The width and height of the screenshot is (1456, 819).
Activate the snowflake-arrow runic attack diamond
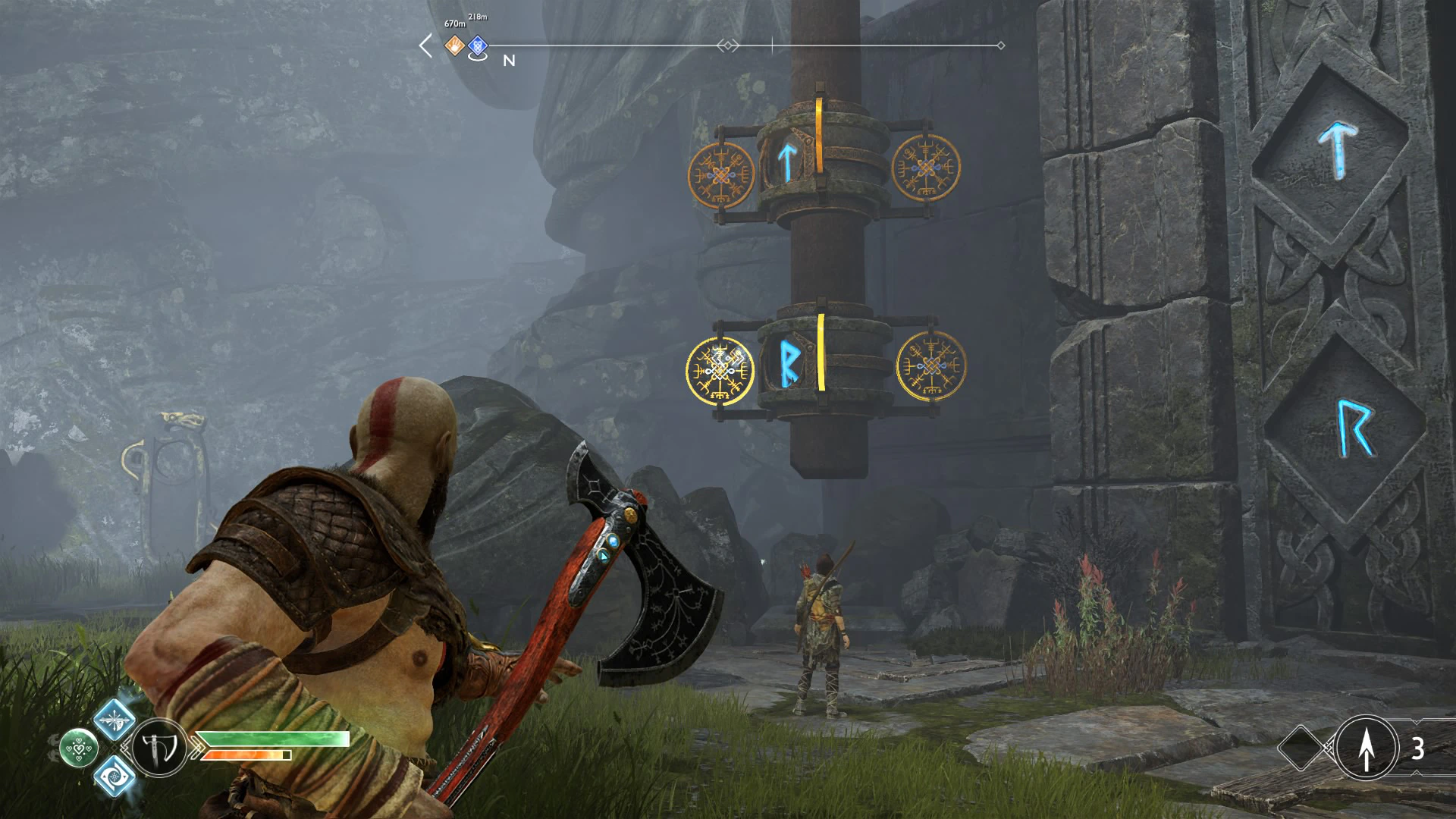[115, 720]
